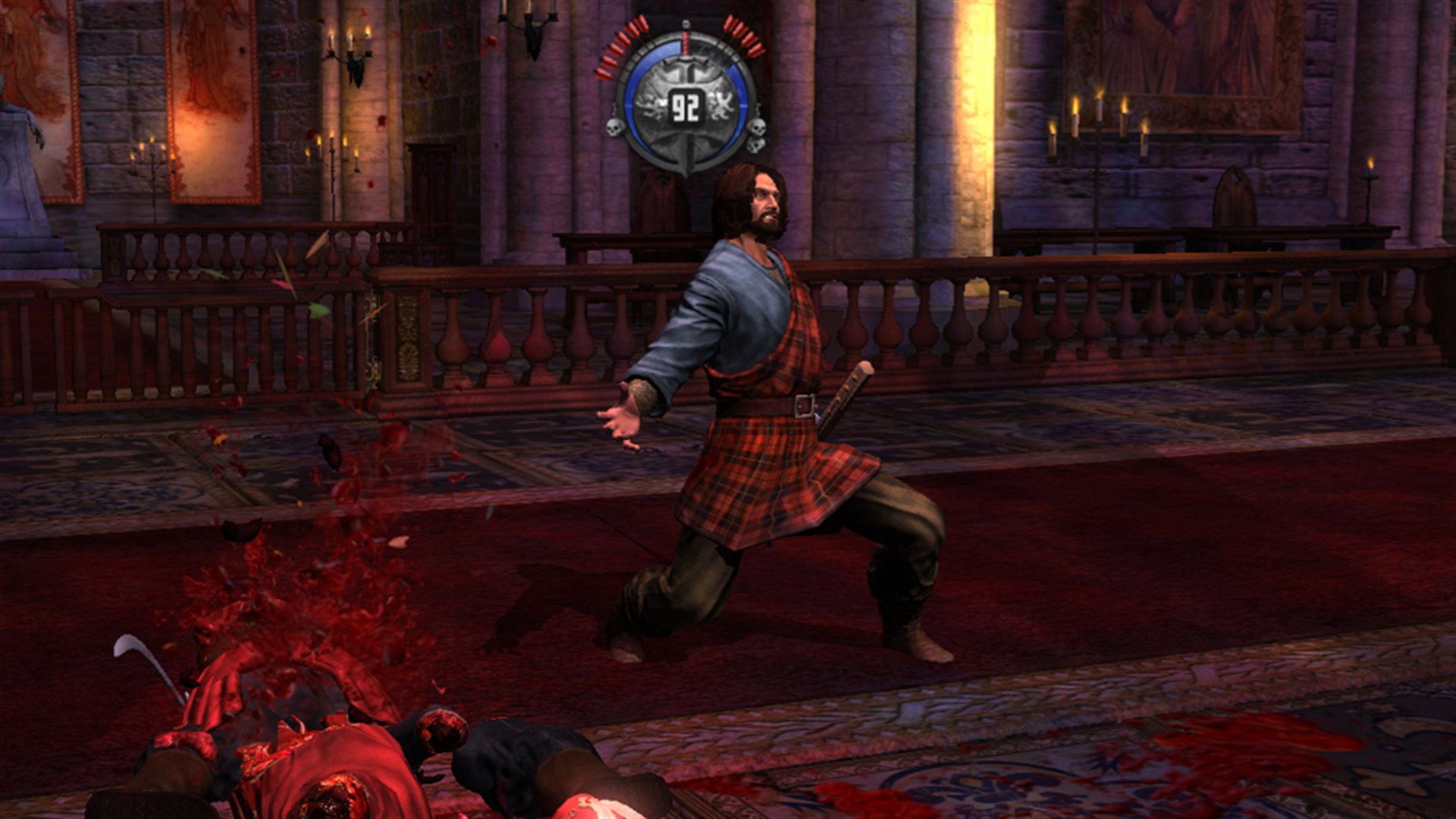Click the right lion crest inside the emblem
This screenshot has width=1456, height=819.
[x=720, y=106]
